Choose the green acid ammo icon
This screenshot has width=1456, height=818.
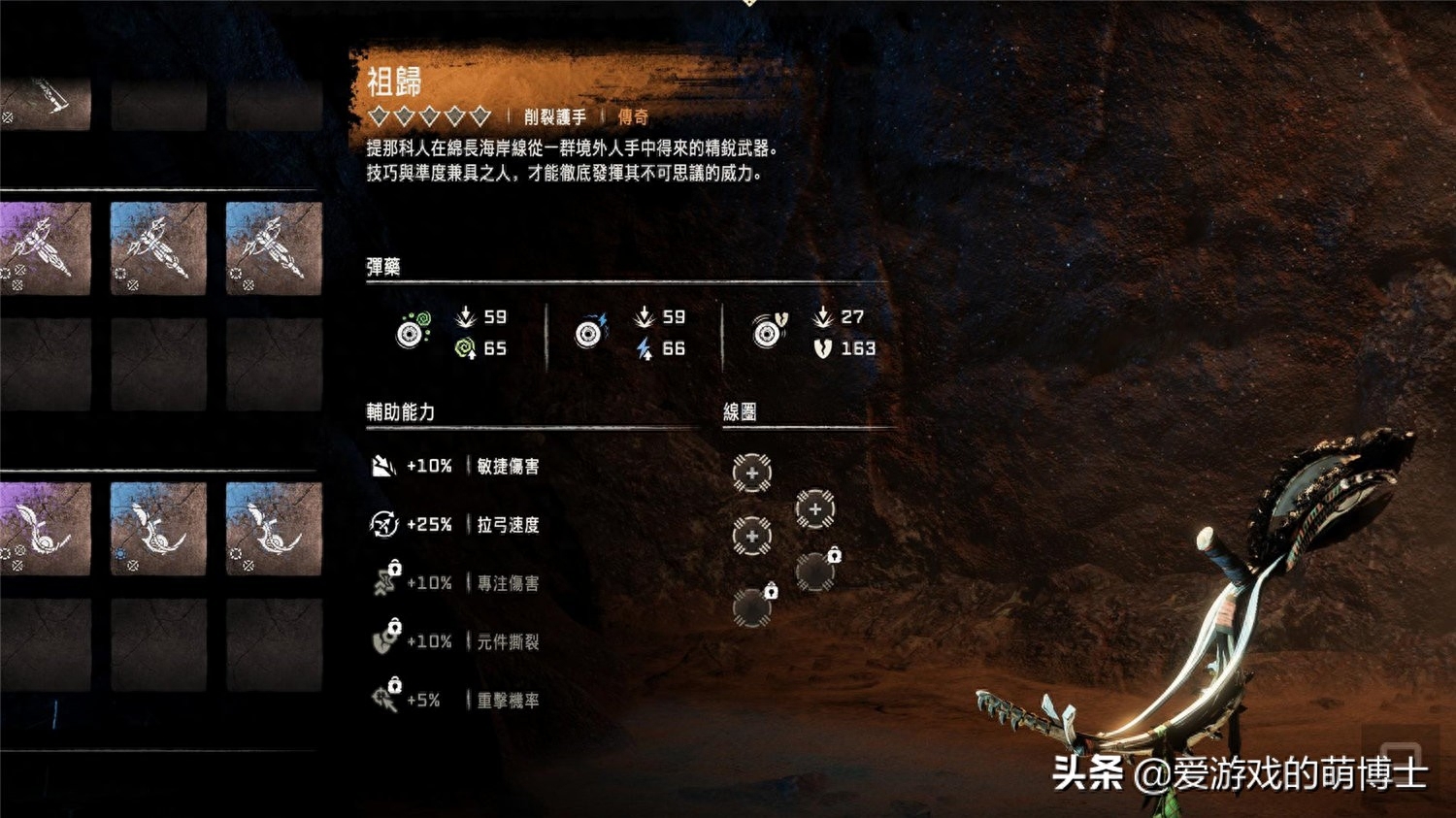(413, 331)
